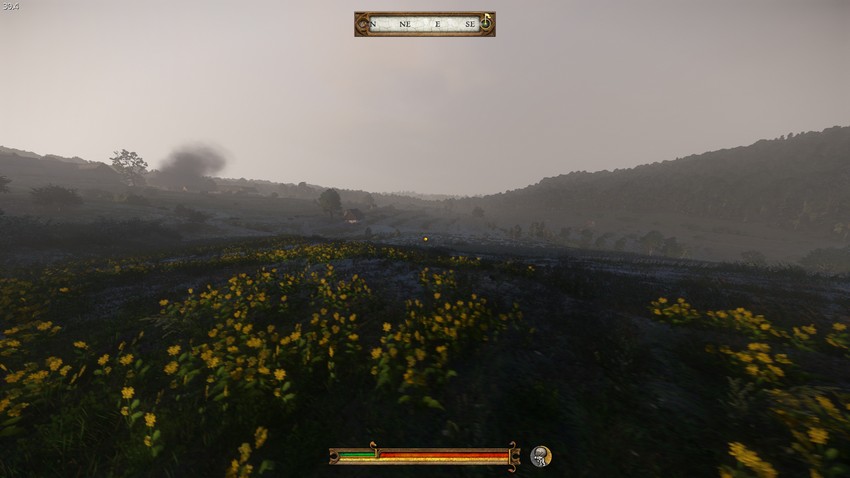Select the skull status icon beside the health bar
Viewport: 850px width, 478px height.
(541, 456)
